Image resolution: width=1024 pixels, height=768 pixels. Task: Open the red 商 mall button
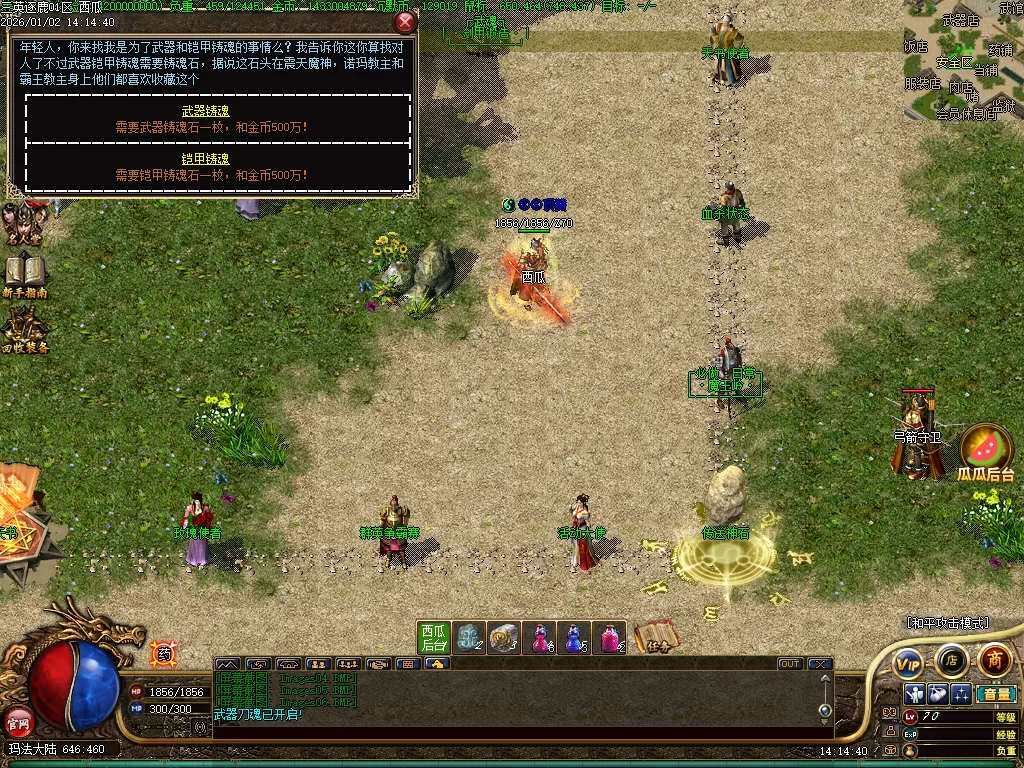coord(994,660)
